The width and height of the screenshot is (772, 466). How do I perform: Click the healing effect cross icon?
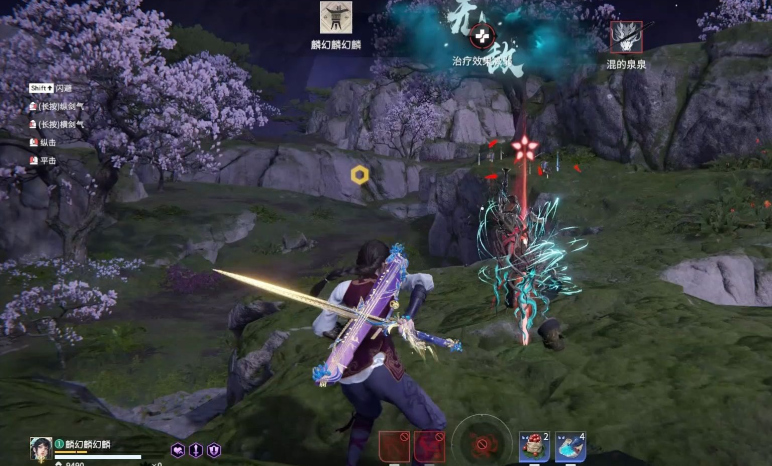pos(483,37)
